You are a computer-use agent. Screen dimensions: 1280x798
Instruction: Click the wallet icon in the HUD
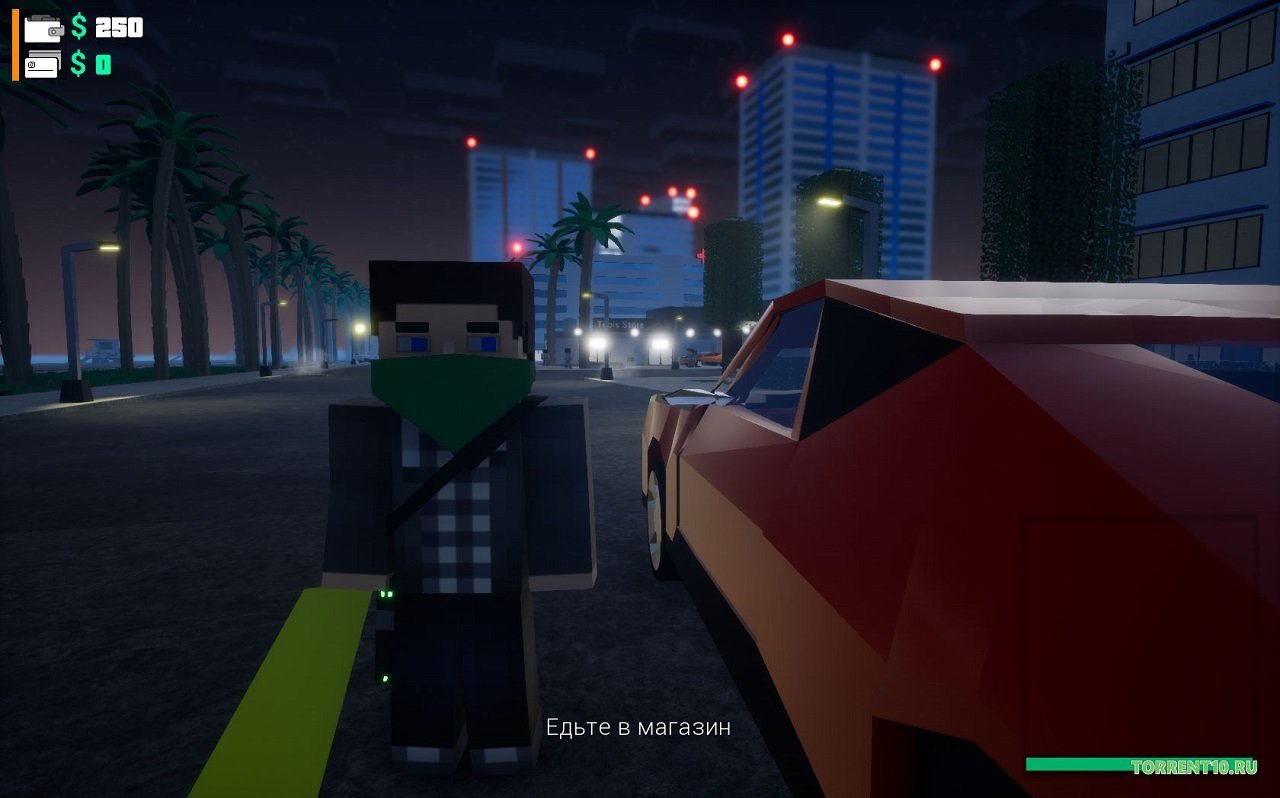pos(42,28)
